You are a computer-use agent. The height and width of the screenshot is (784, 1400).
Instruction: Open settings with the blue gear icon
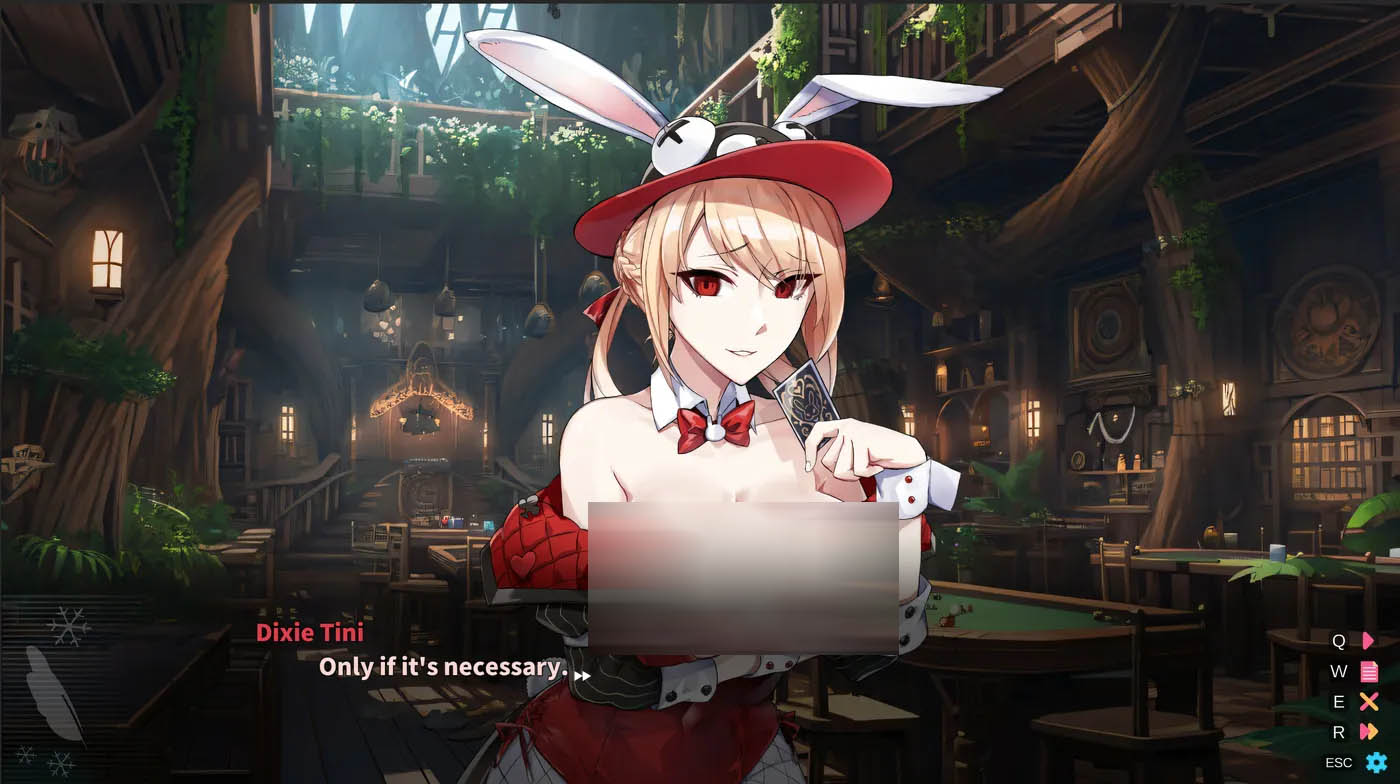1374,762
